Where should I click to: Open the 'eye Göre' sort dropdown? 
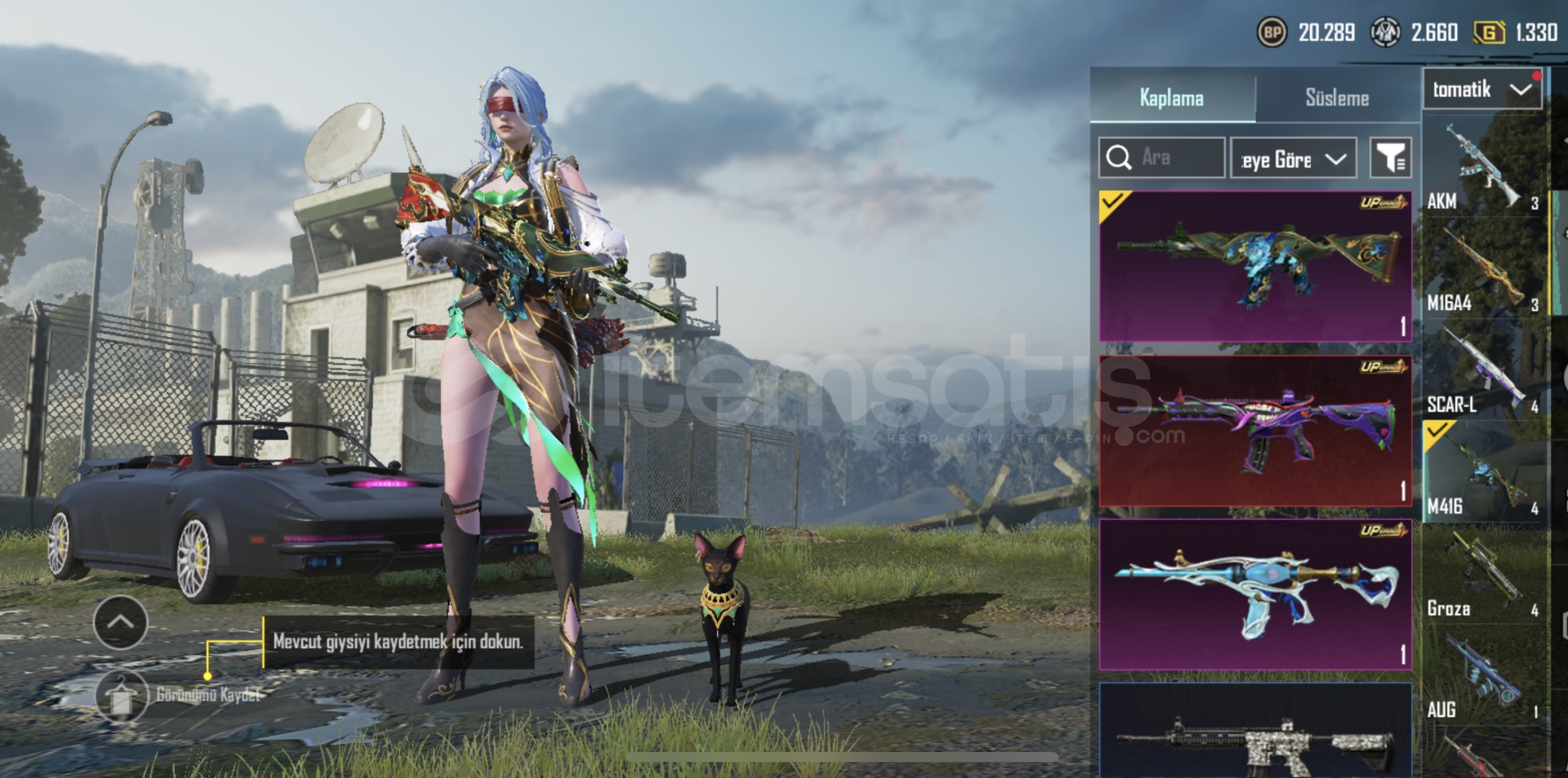1293,158
